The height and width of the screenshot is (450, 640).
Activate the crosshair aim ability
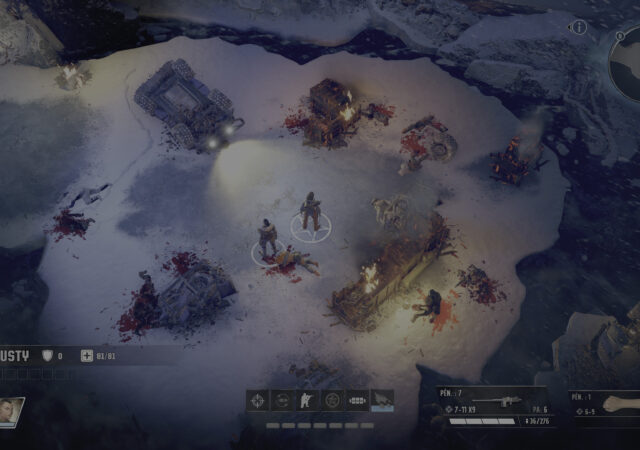click(x=259, y=401)
